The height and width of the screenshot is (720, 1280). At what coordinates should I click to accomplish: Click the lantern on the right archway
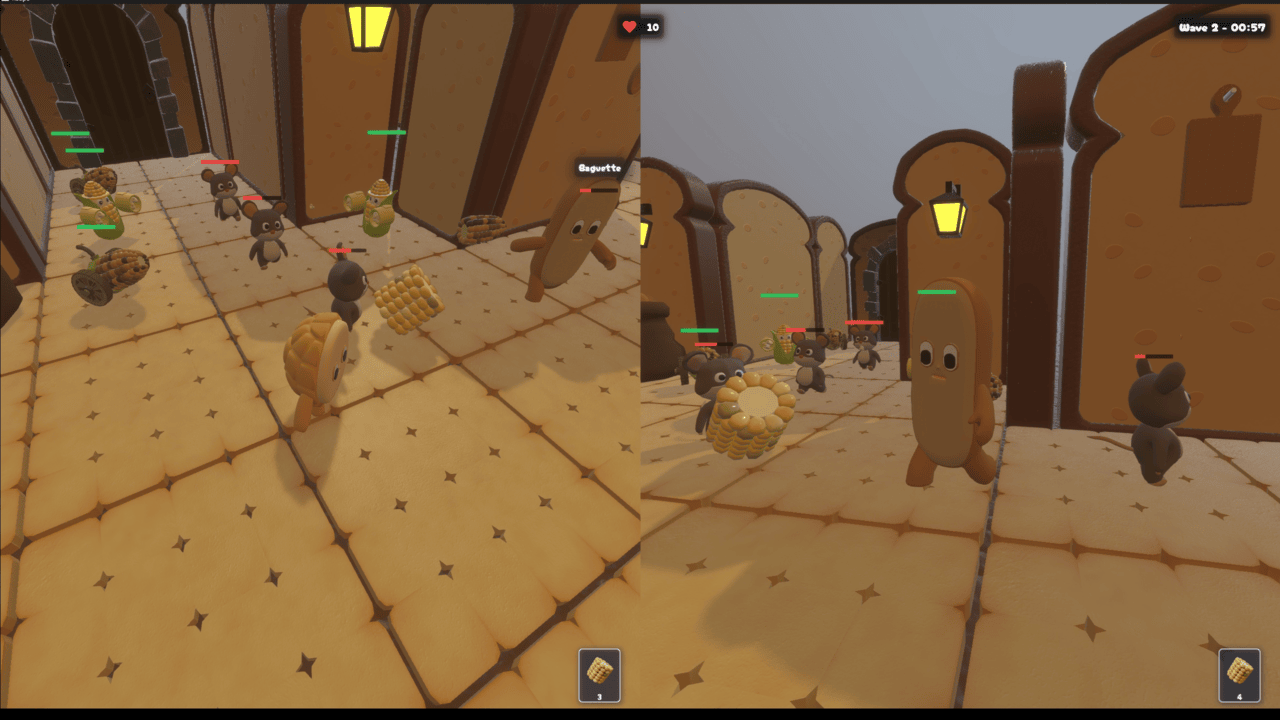pyautogui.click(x=946, y=216)
